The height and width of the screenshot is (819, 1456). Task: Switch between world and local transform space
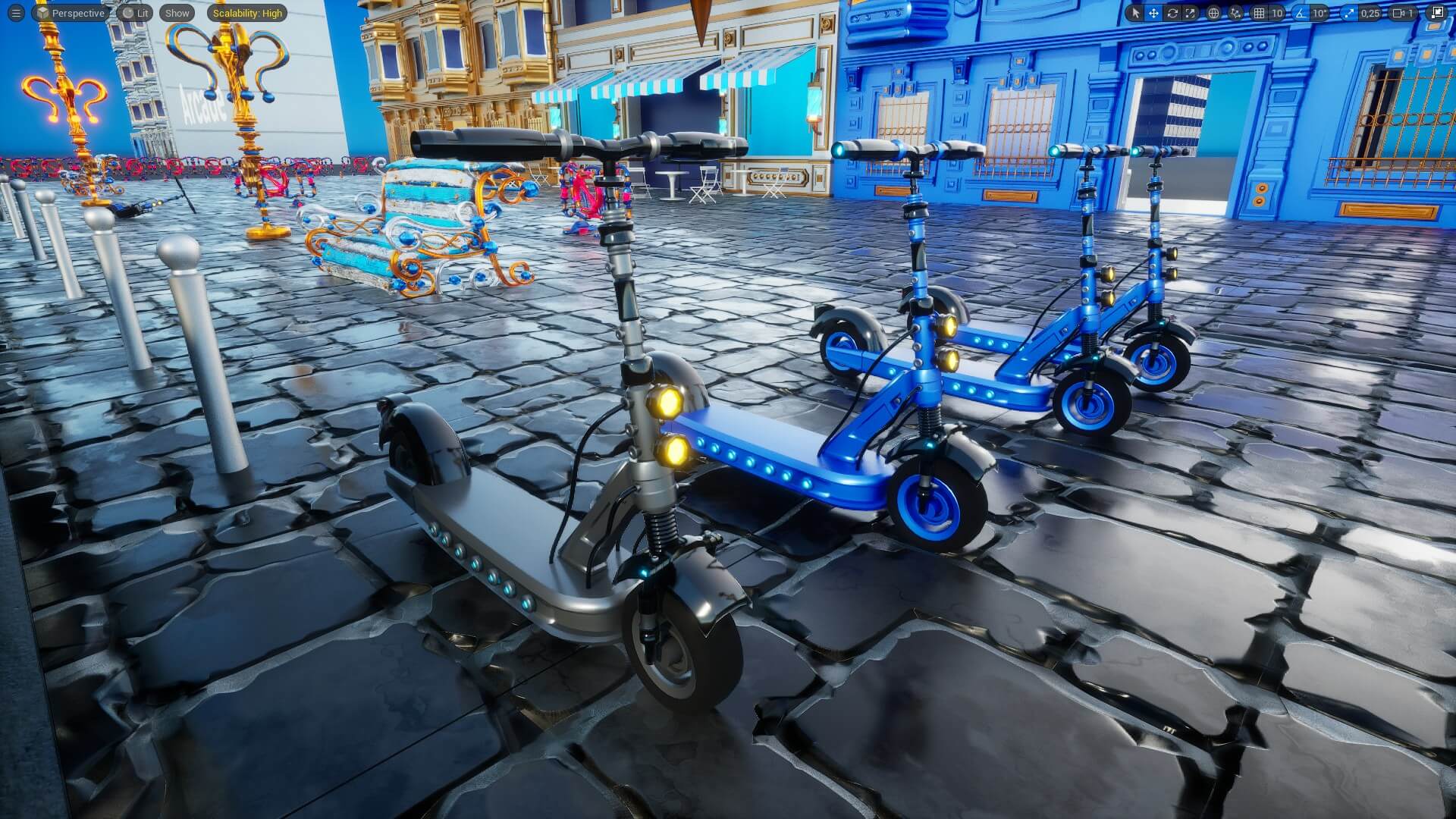(x=1213, y=12)
